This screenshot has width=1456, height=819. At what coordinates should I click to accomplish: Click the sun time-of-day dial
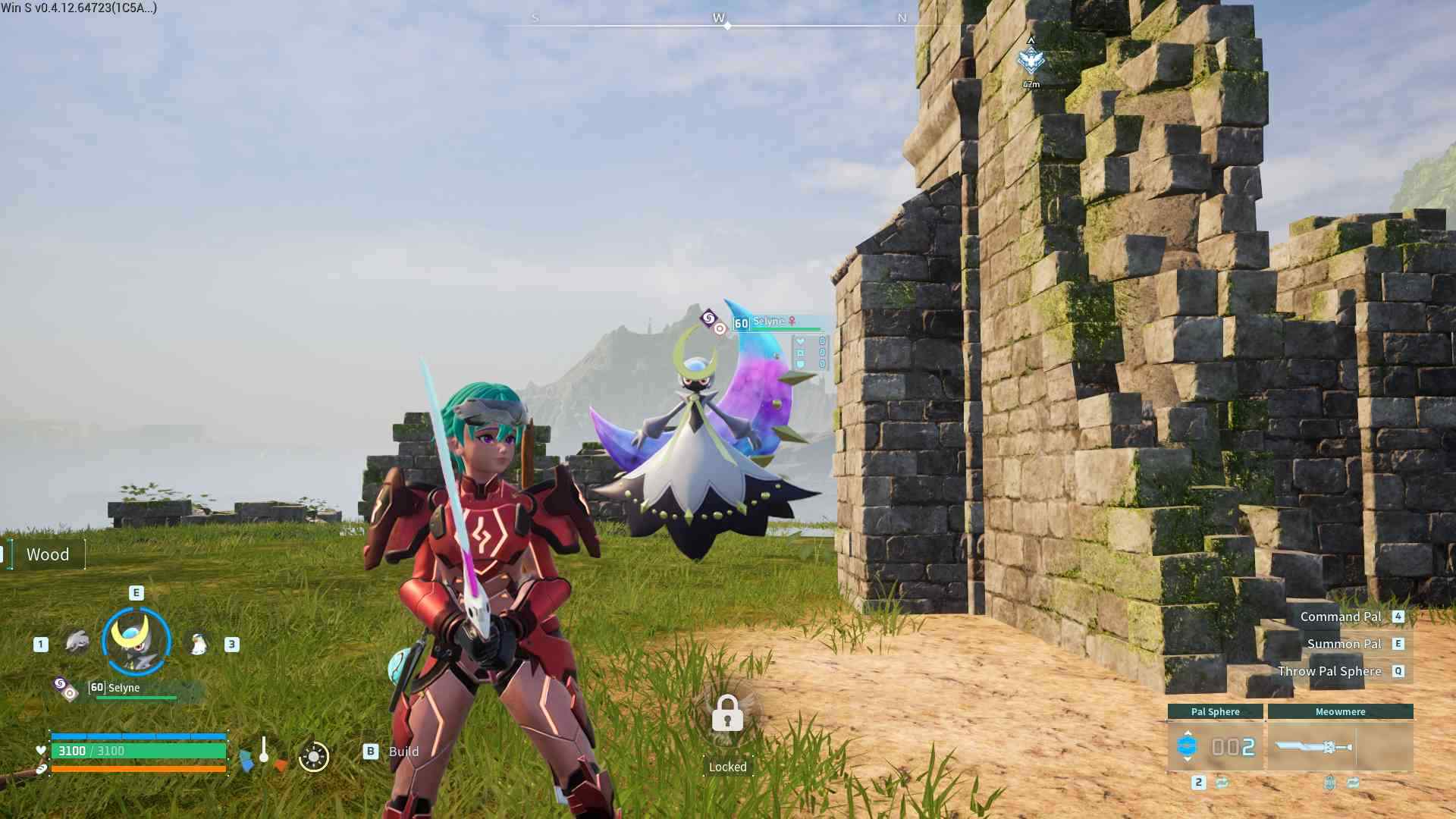coord(313,756)
